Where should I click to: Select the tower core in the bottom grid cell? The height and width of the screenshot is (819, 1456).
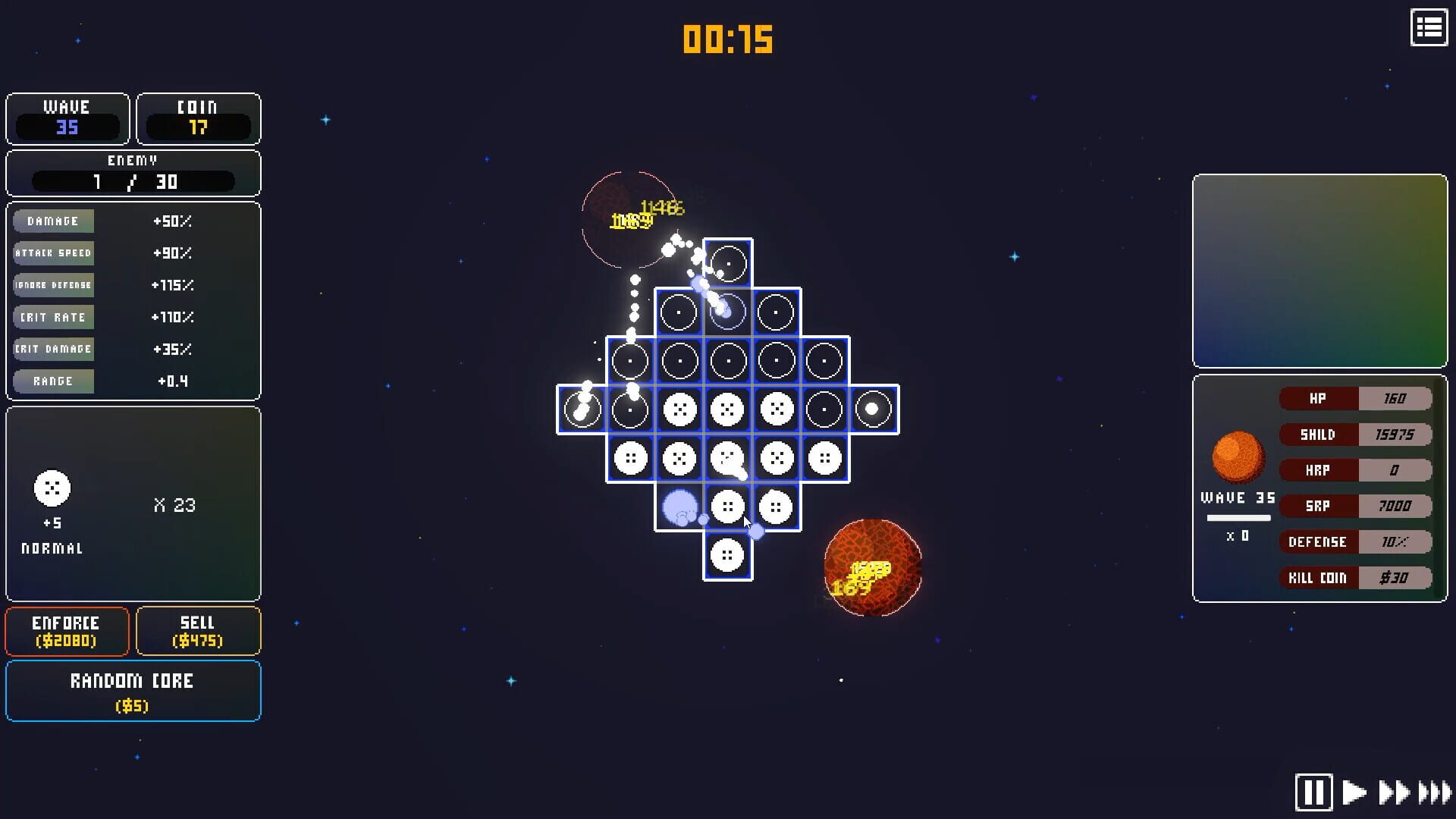[x=726, y=556]
